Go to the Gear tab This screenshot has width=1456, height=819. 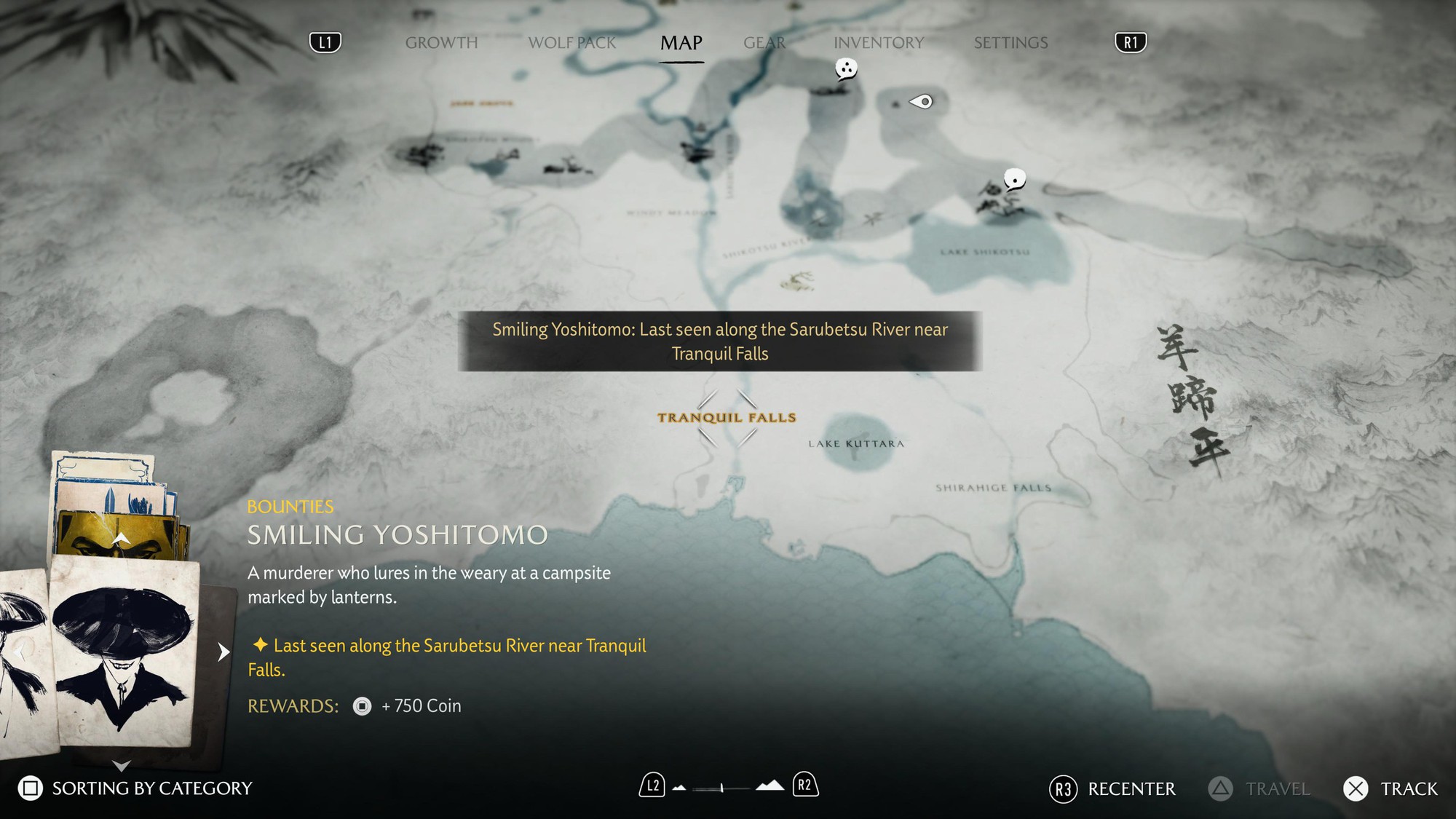point(764,43)
